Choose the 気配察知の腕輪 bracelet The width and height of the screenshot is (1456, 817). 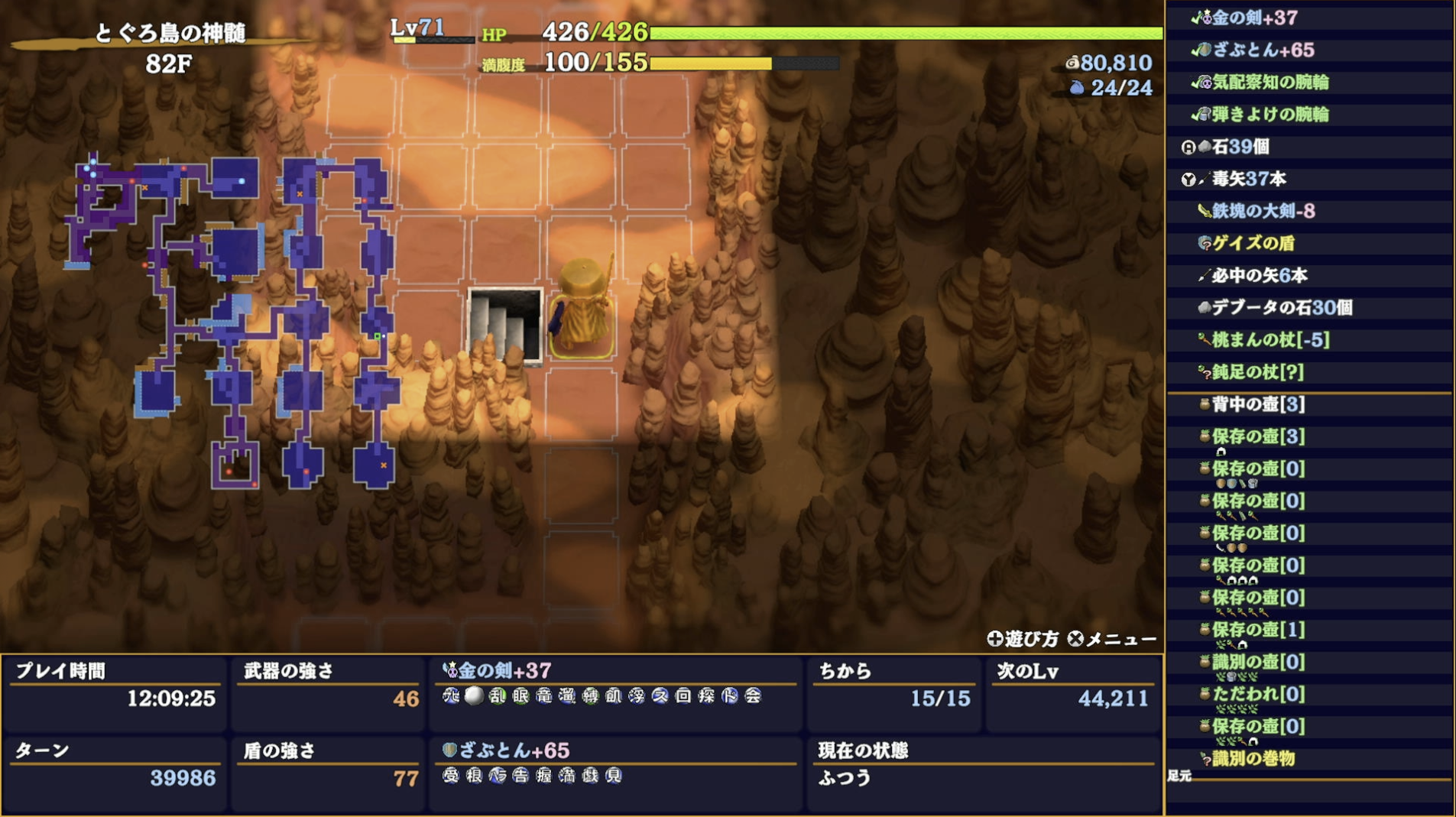(x=1270, y=83)
